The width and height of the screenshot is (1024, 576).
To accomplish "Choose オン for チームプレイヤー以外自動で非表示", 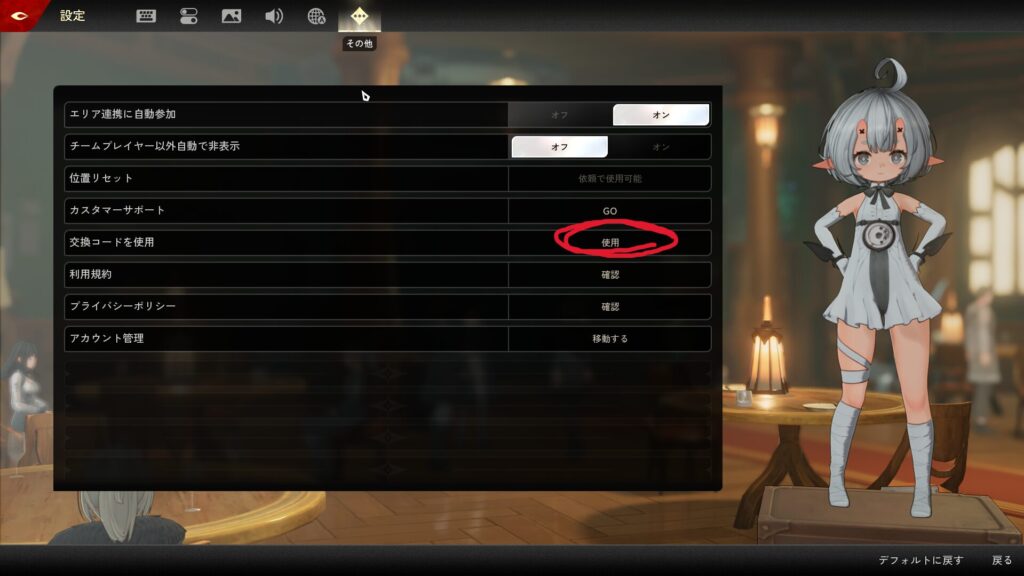I will [661, 147].
